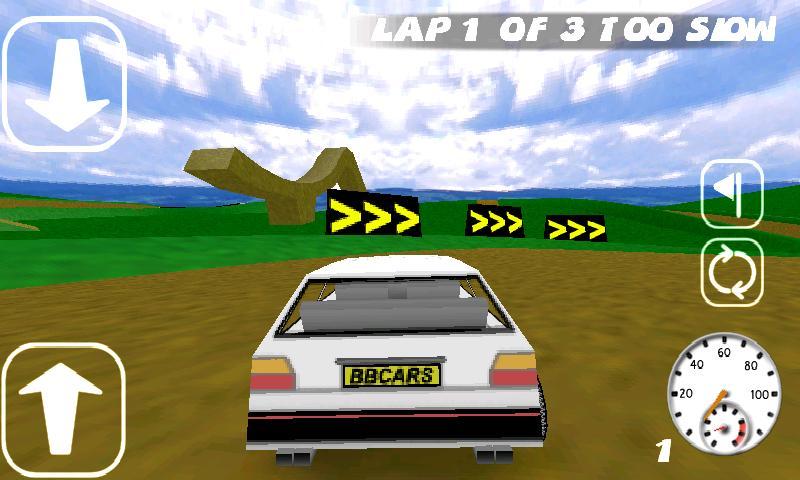The image size is (800, 480).
Task: Click the circular arrows reset button
Action: [732, 272]
